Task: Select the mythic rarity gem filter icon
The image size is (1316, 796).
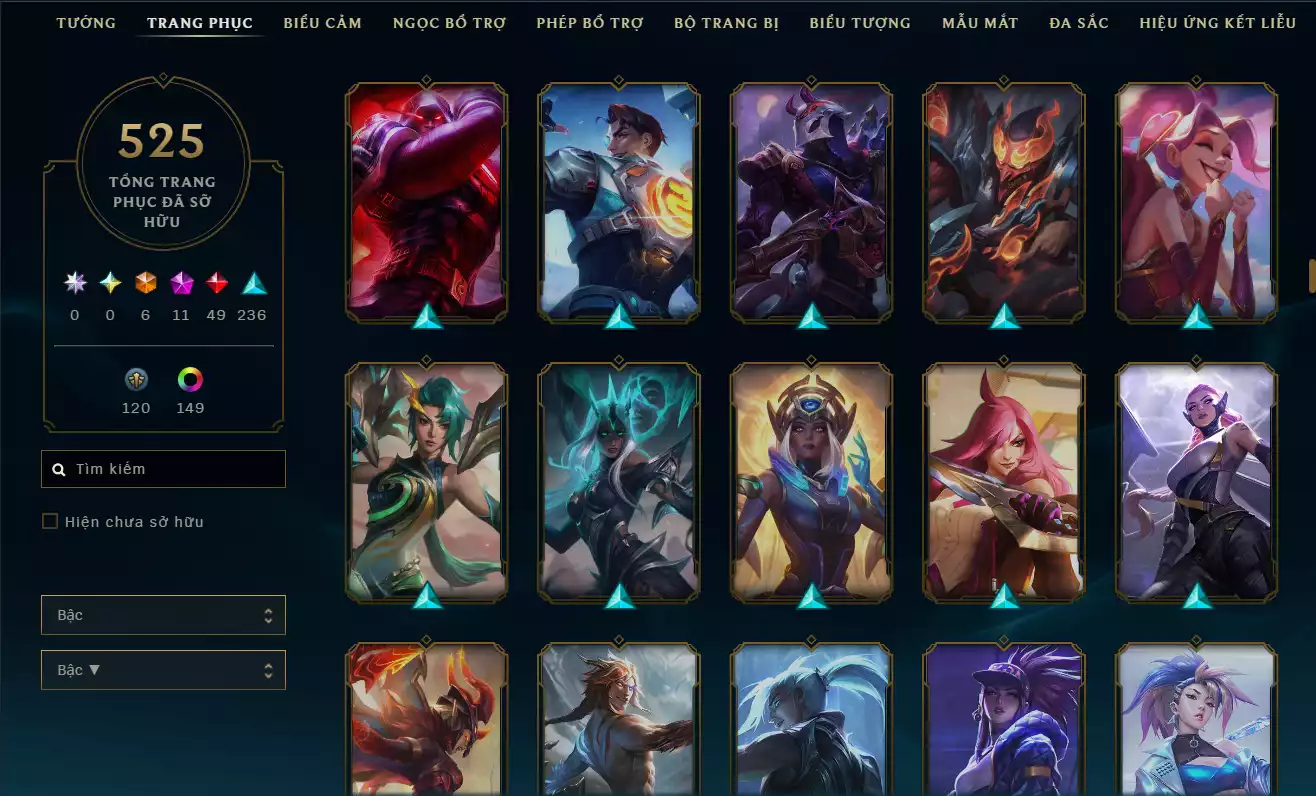Action: tap(181, 283)
